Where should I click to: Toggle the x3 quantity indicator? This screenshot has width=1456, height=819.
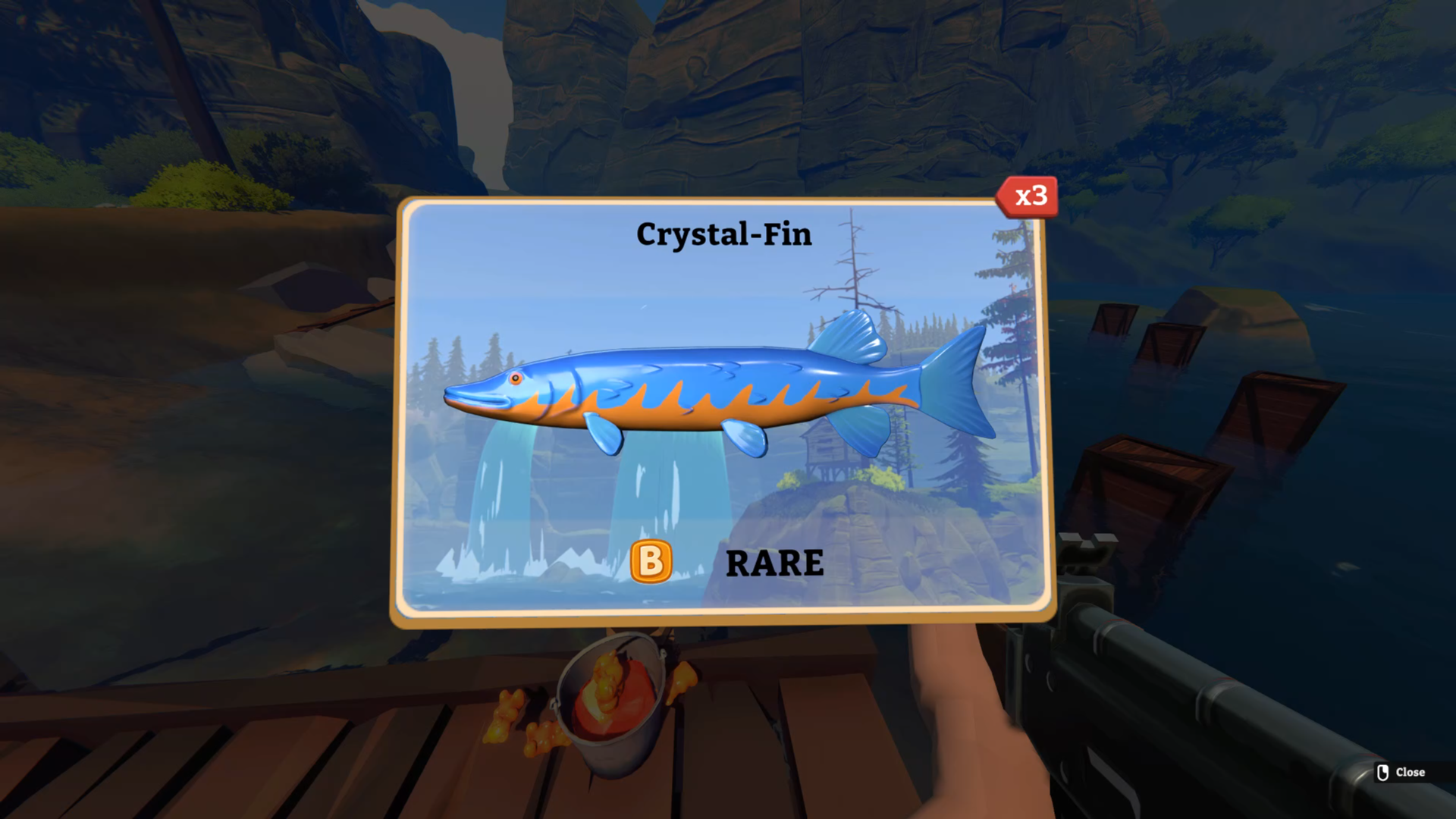coord(1028,197)
